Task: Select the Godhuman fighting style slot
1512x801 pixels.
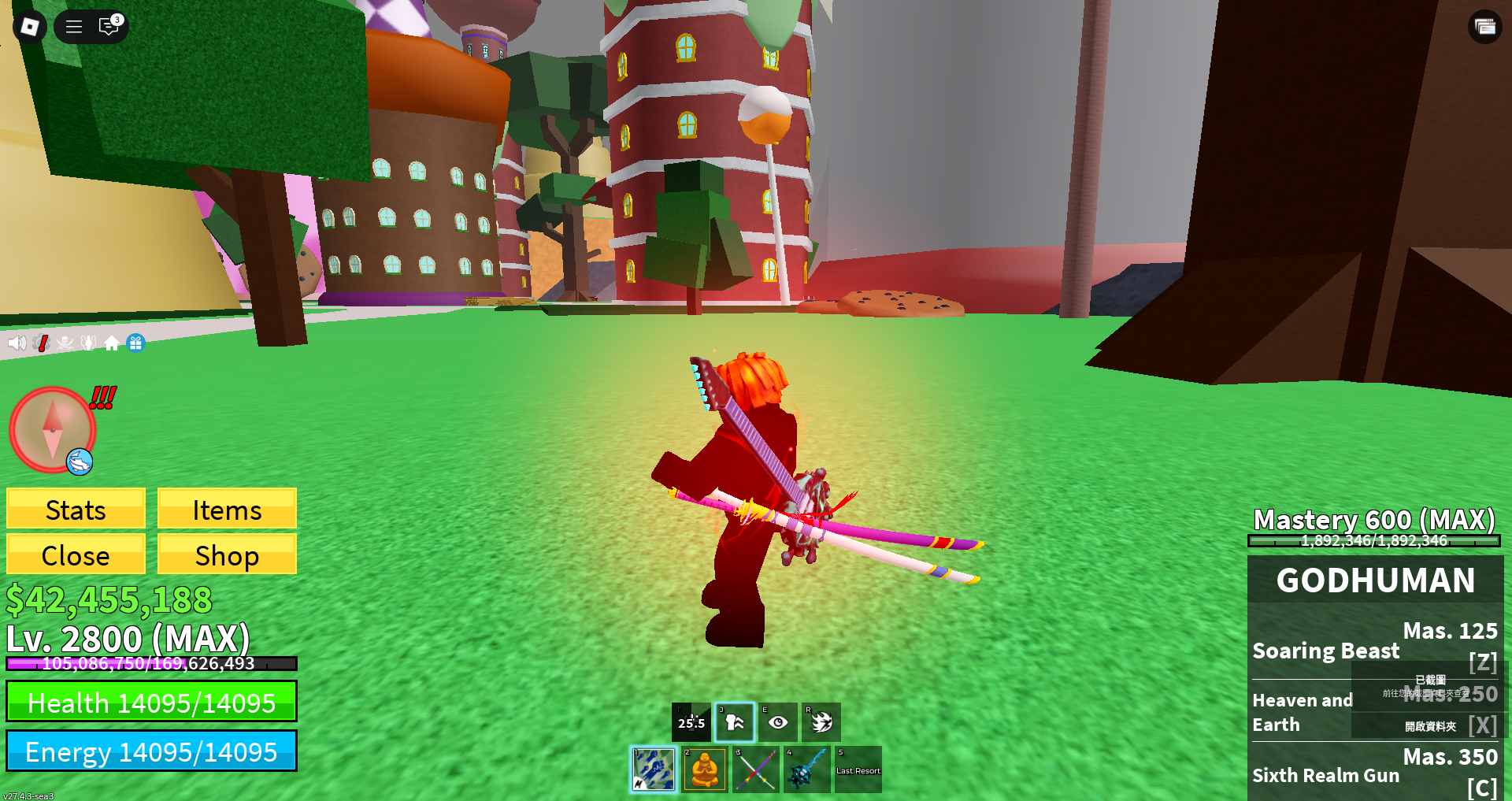Action: click(654, 769)
